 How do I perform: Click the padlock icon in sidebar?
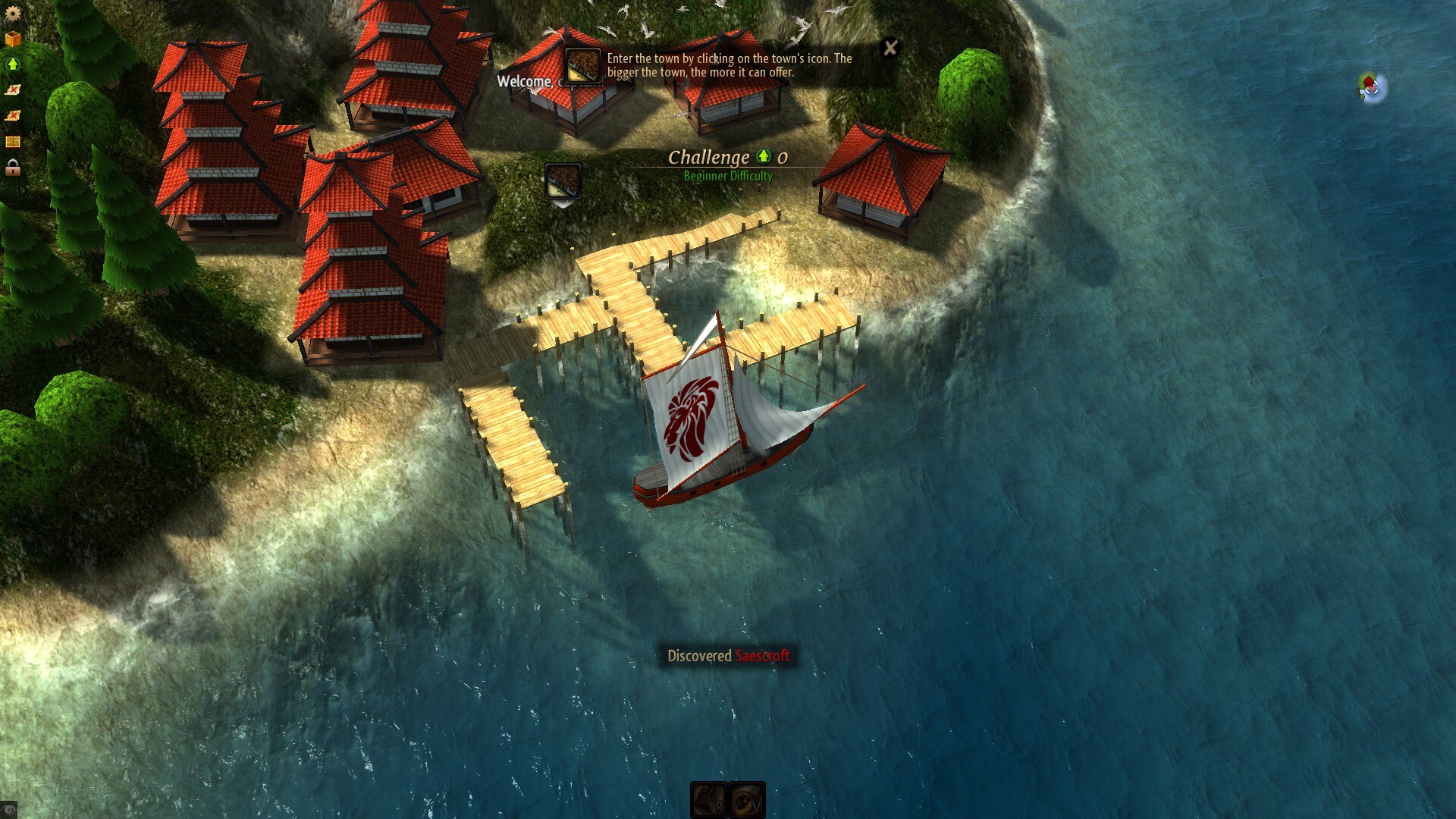coord(12,168)
